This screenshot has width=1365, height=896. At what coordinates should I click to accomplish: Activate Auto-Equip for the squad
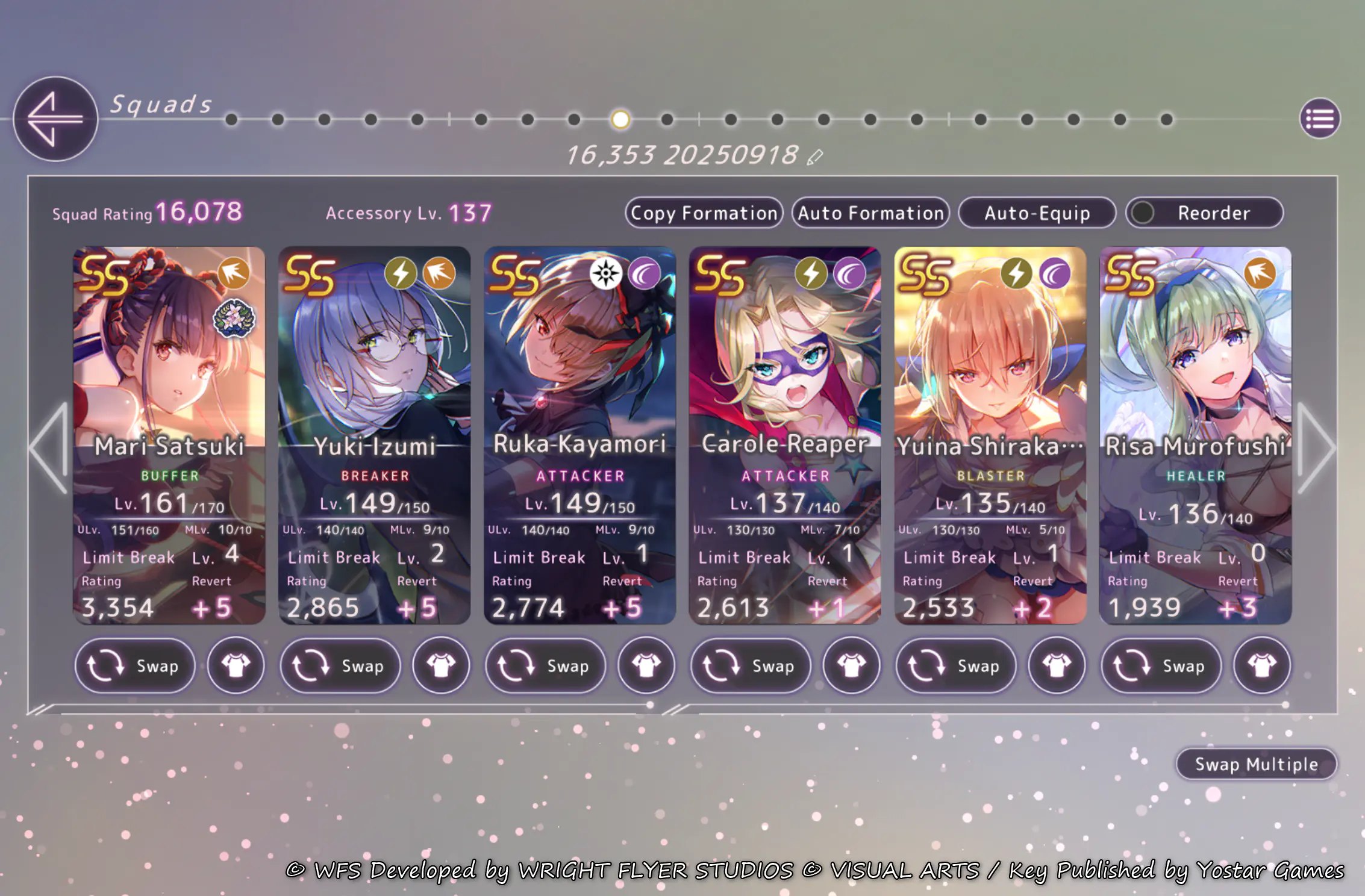[1037, 213]
